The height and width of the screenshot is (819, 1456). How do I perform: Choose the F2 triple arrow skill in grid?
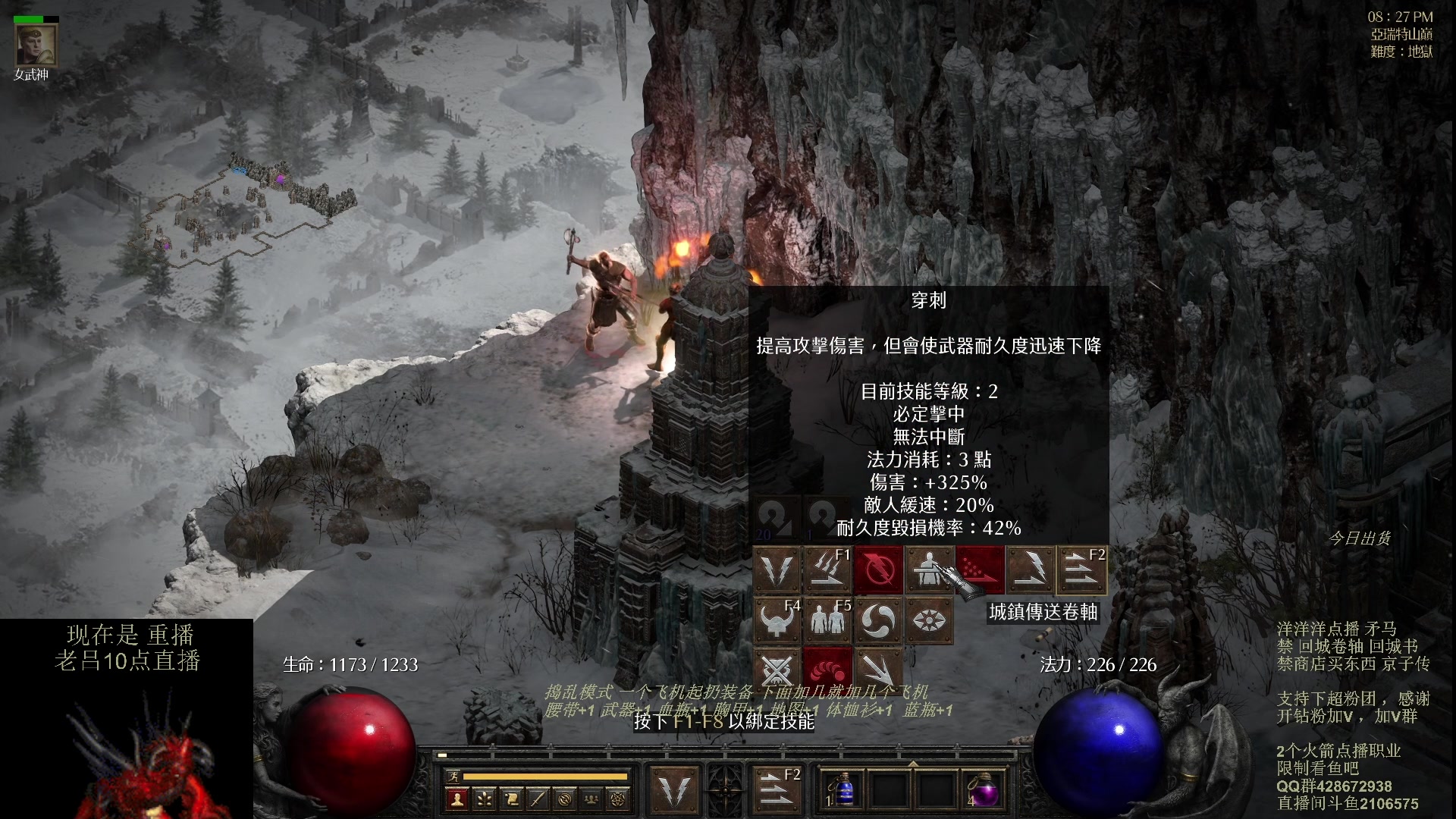coord(1081,570)
